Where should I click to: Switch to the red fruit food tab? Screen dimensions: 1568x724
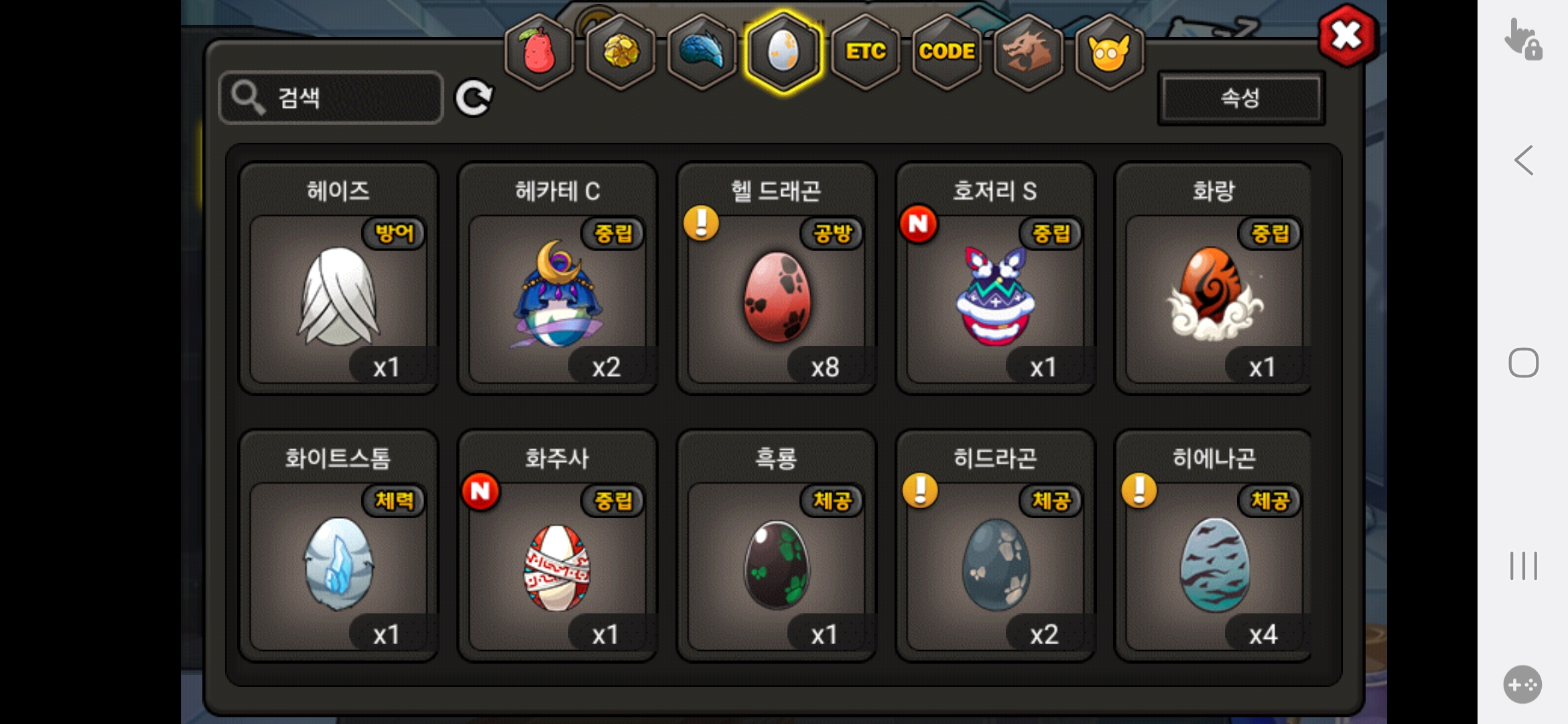(x=539, y=52)
